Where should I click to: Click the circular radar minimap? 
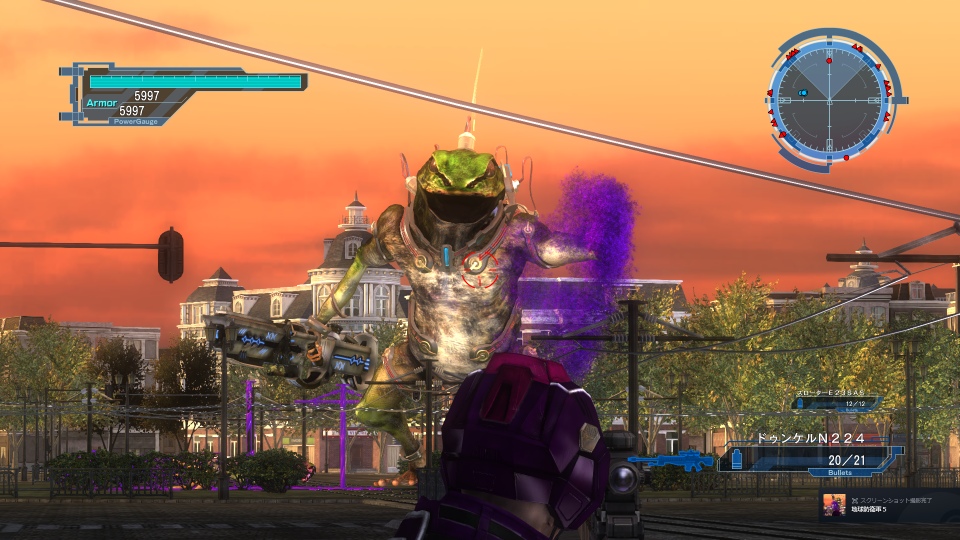point(829,98)
